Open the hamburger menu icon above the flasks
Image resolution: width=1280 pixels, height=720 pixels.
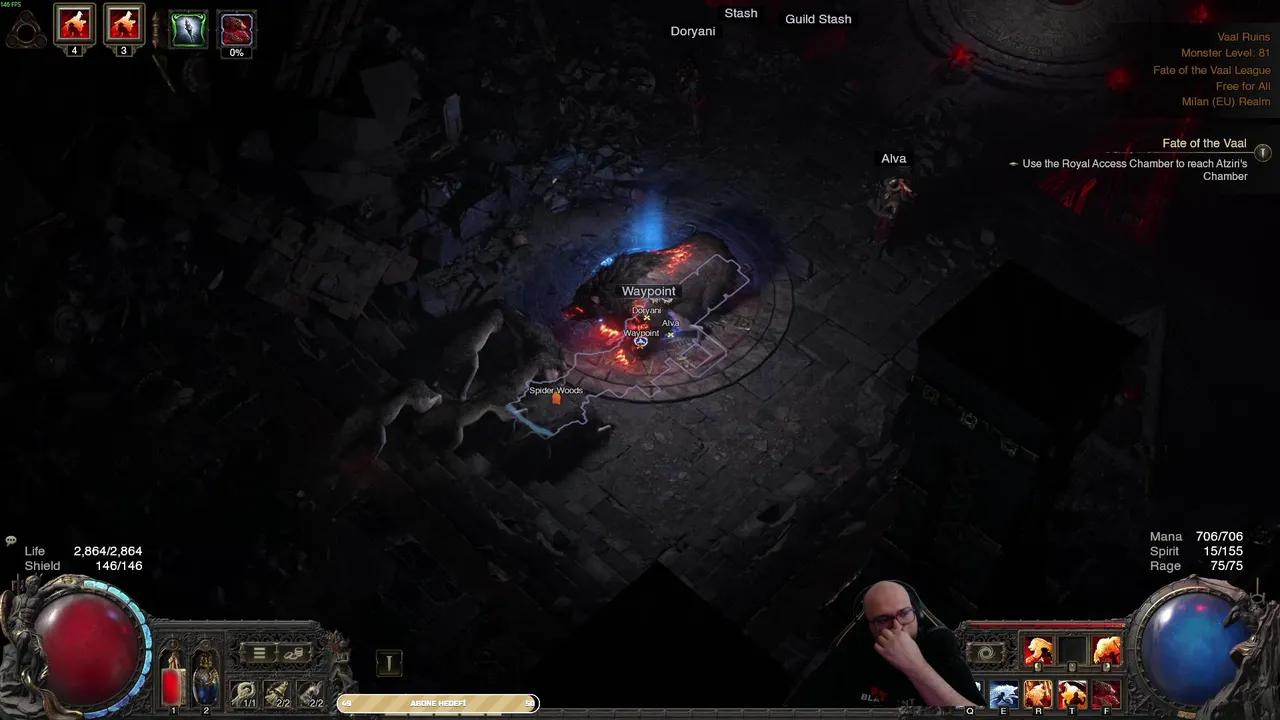coord(260,653)
